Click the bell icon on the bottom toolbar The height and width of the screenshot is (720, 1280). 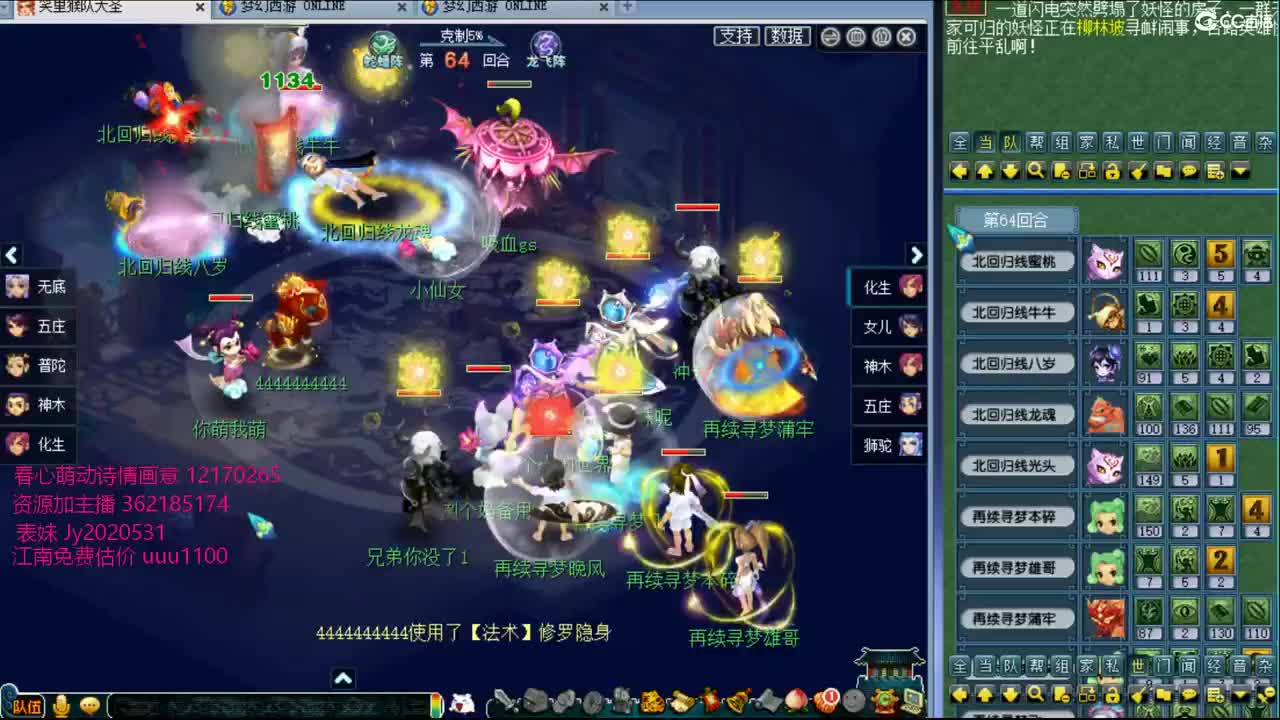point(735,703)
